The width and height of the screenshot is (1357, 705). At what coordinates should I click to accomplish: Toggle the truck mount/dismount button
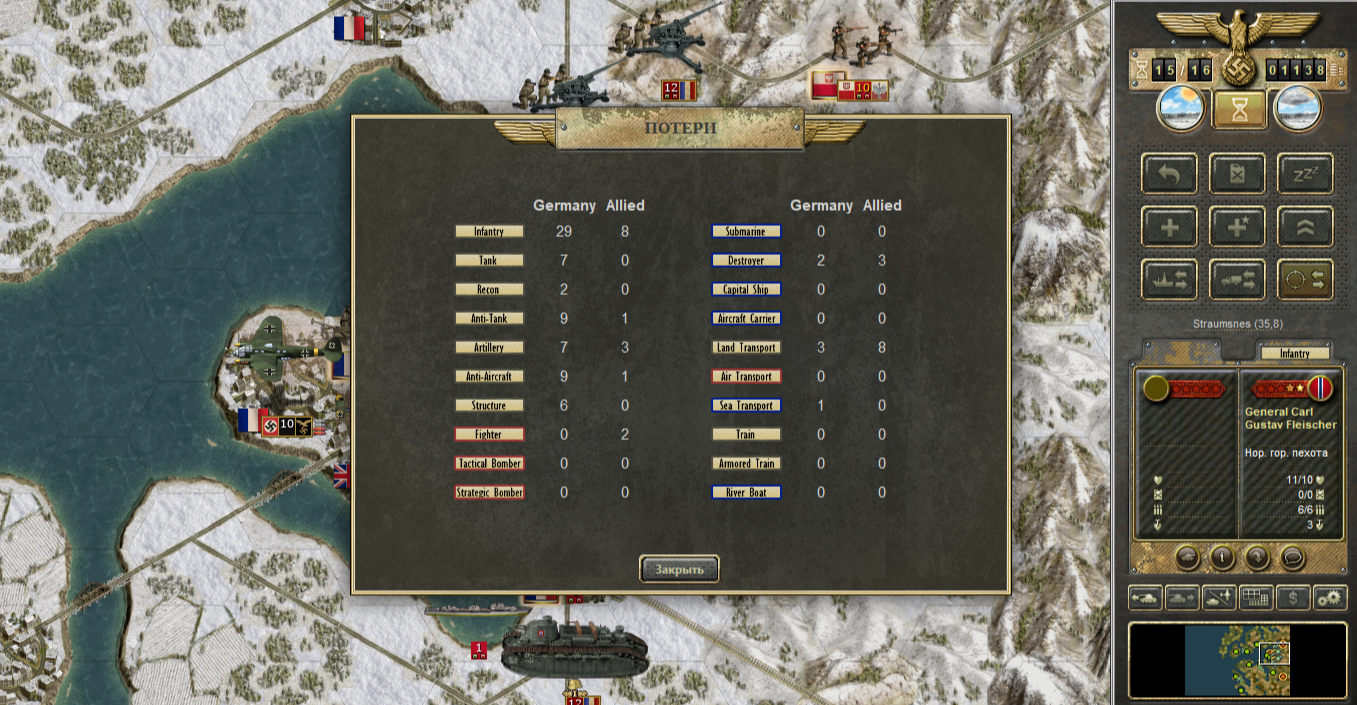(1238, 280)
